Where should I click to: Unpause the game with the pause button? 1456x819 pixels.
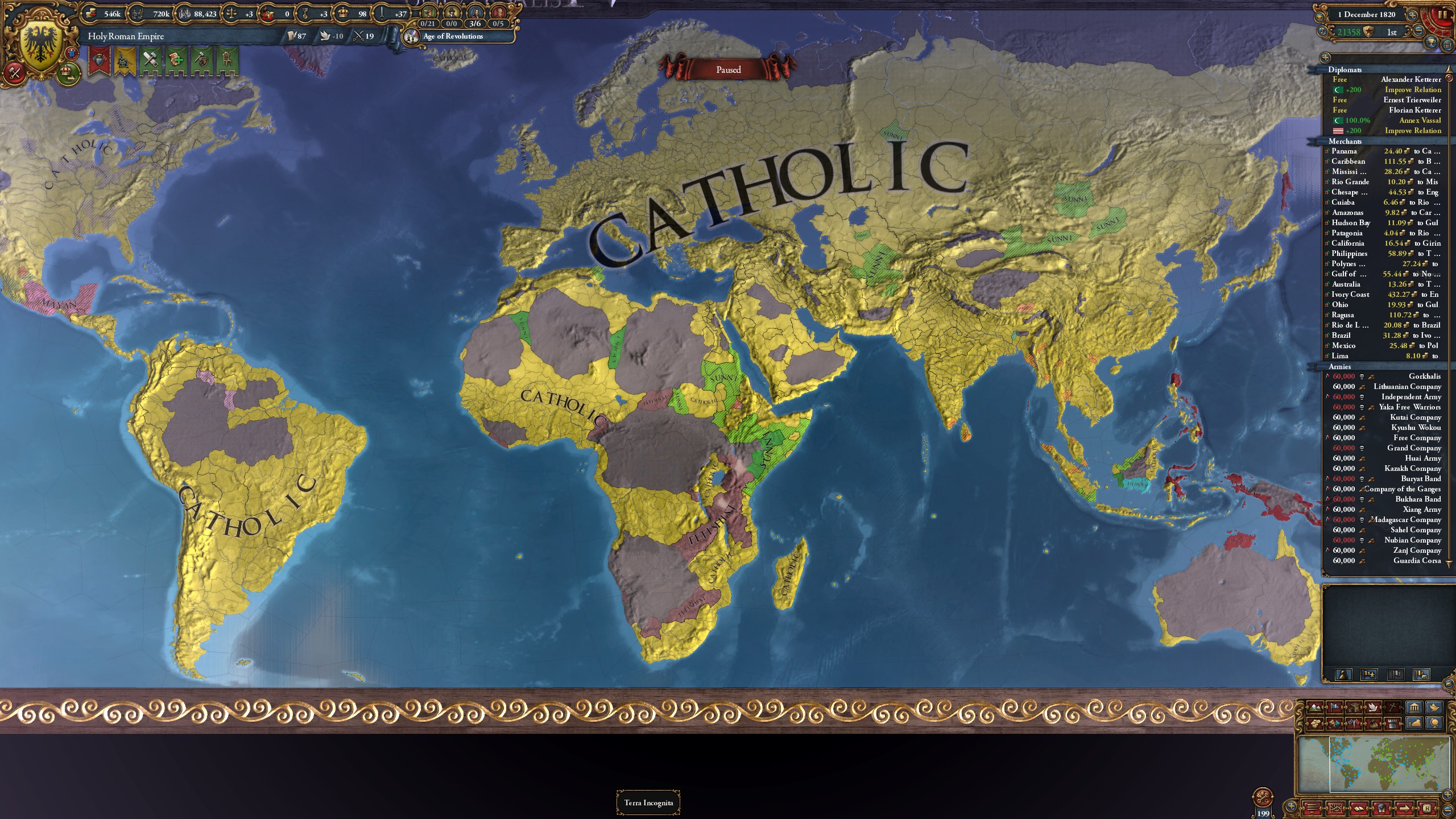pos(1441,15)
